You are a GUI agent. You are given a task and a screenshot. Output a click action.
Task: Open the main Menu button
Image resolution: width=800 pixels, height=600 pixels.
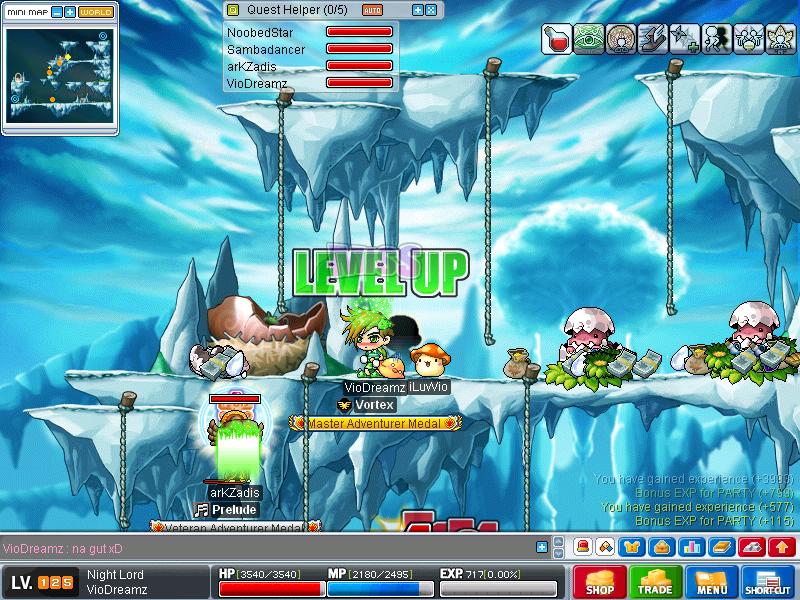(712, 582)
